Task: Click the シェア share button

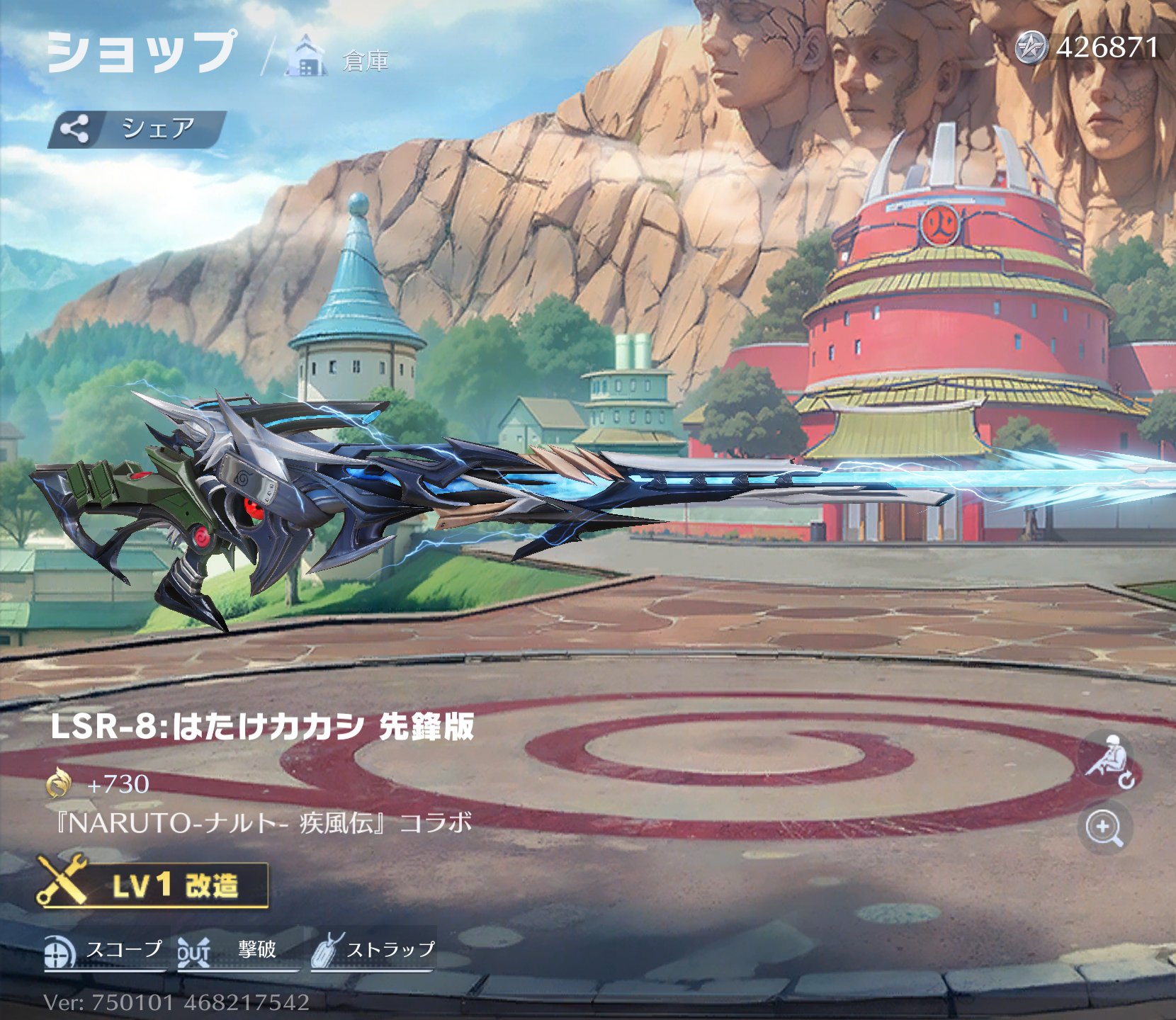Action: [137, 129]
